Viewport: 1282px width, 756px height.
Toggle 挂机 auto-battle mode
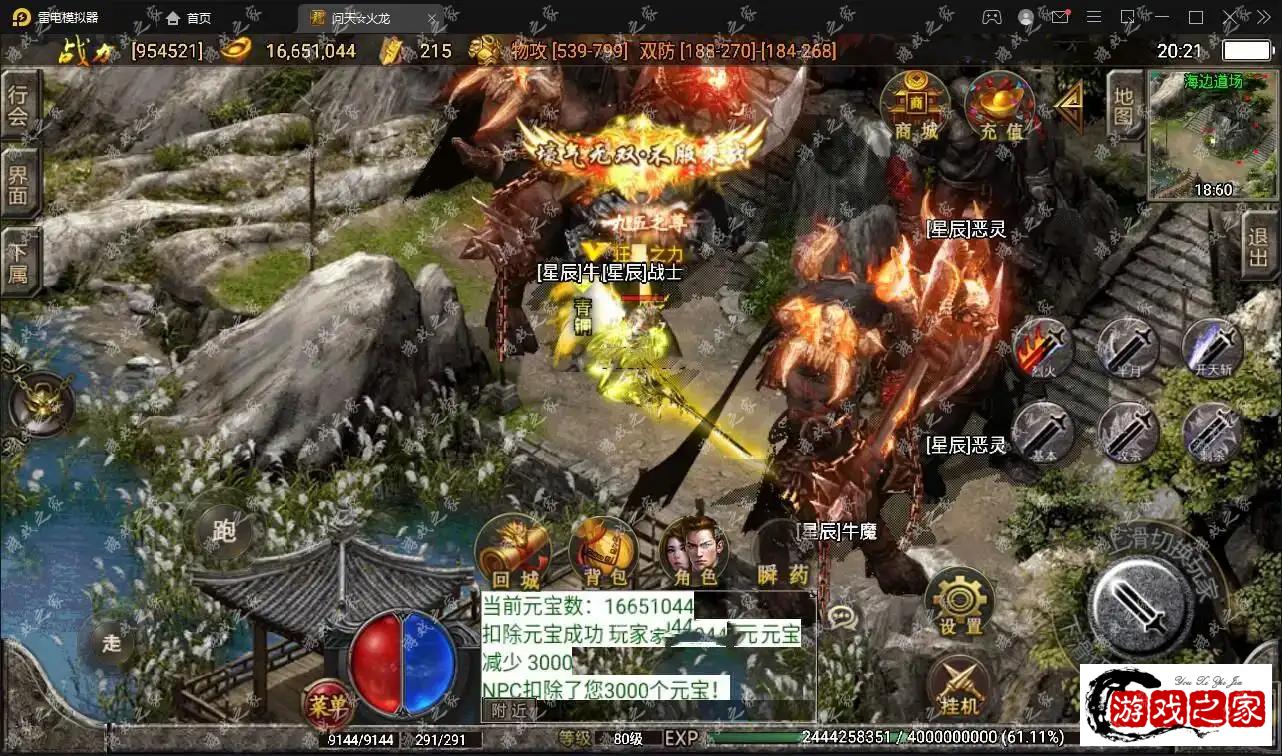[959, 684]
